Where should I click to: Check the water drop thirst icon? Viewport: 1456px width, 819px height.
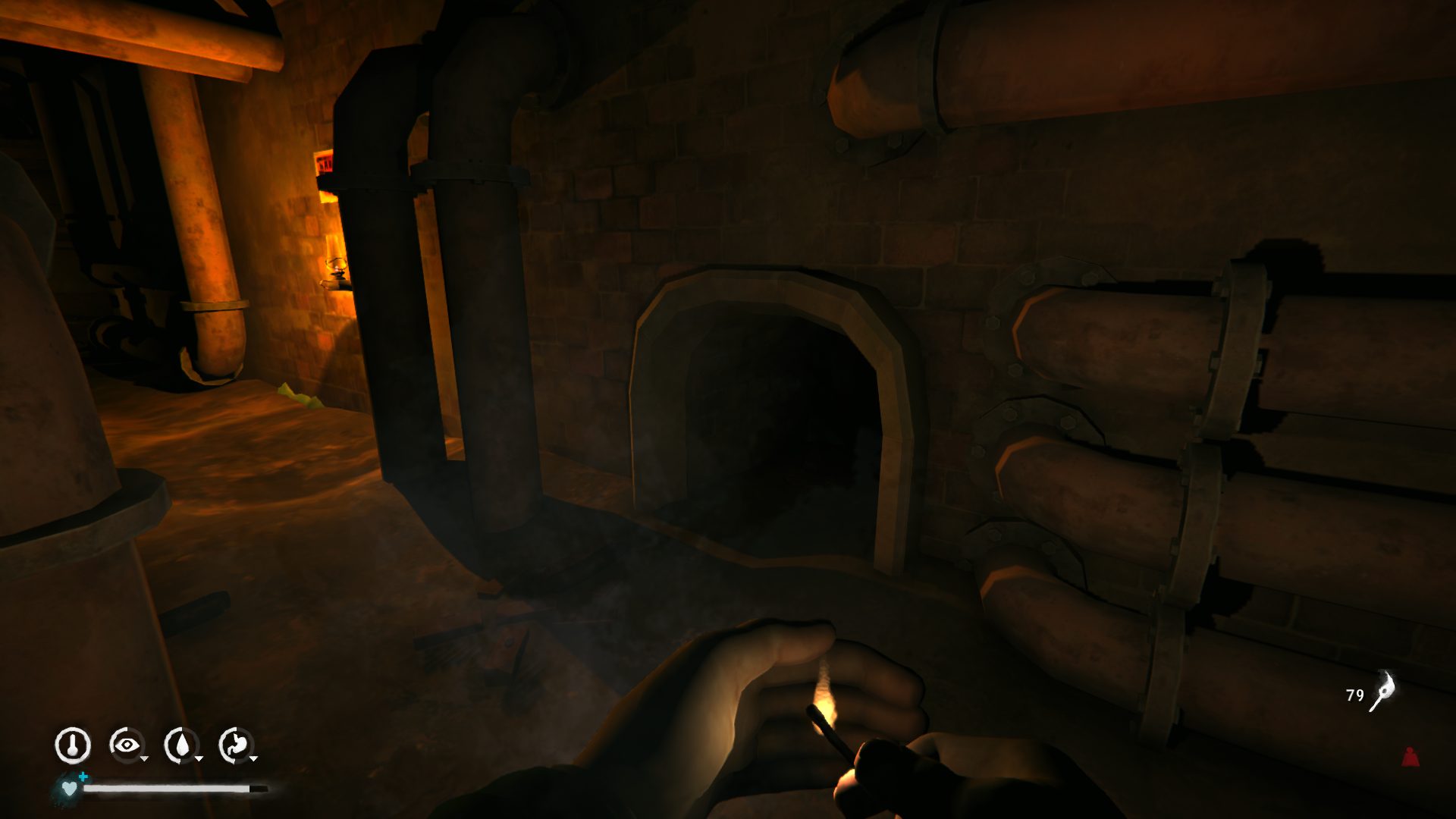(181, 745)
